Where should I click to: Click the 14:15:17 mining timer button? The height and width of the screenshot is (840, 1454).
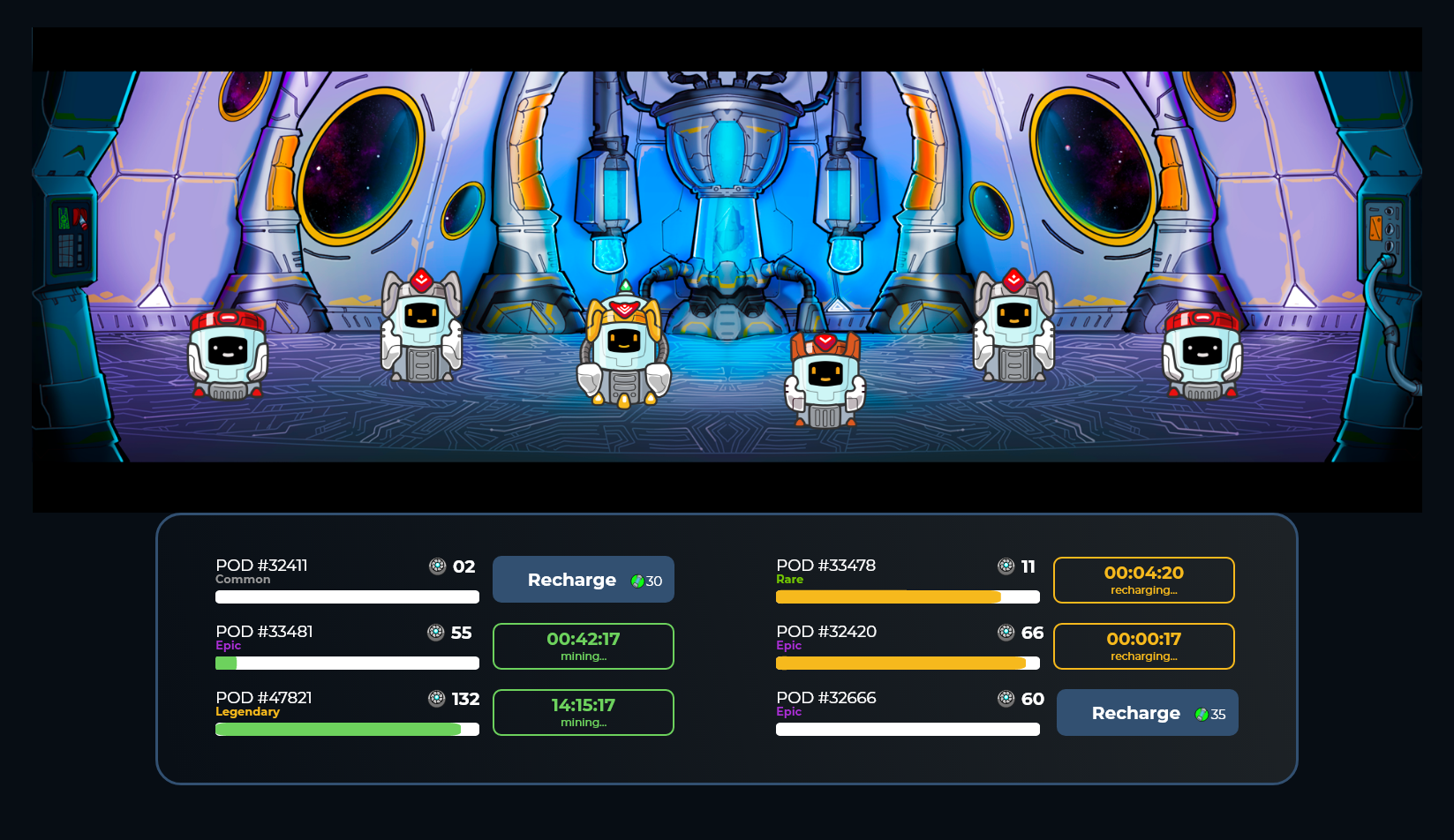click(x=583, y=712)
